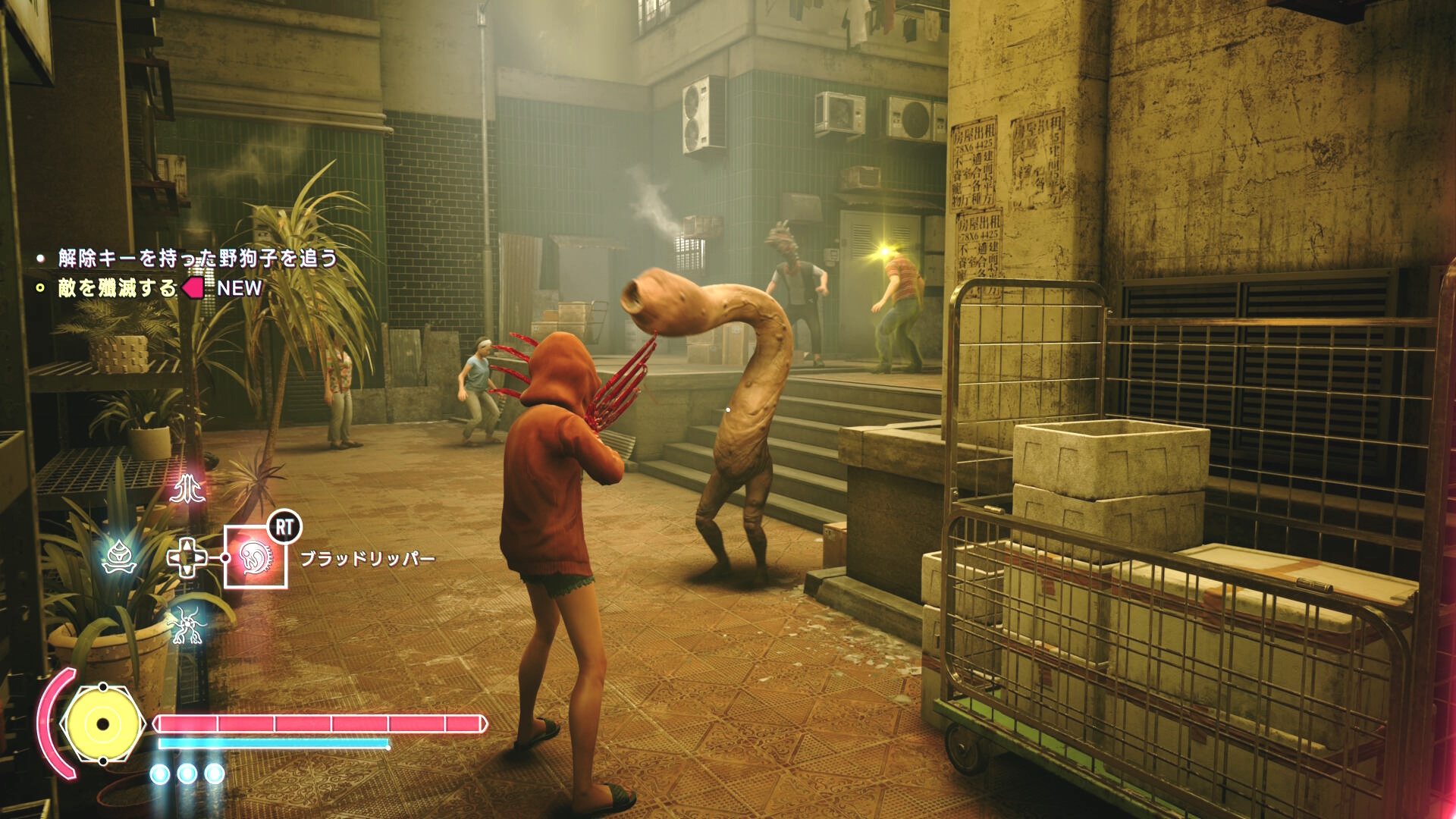Select the ブラッドリッパー ability slot
The width and height of the screenshot is (1456, 819).
pyautogui.click(x=256, y=557)
